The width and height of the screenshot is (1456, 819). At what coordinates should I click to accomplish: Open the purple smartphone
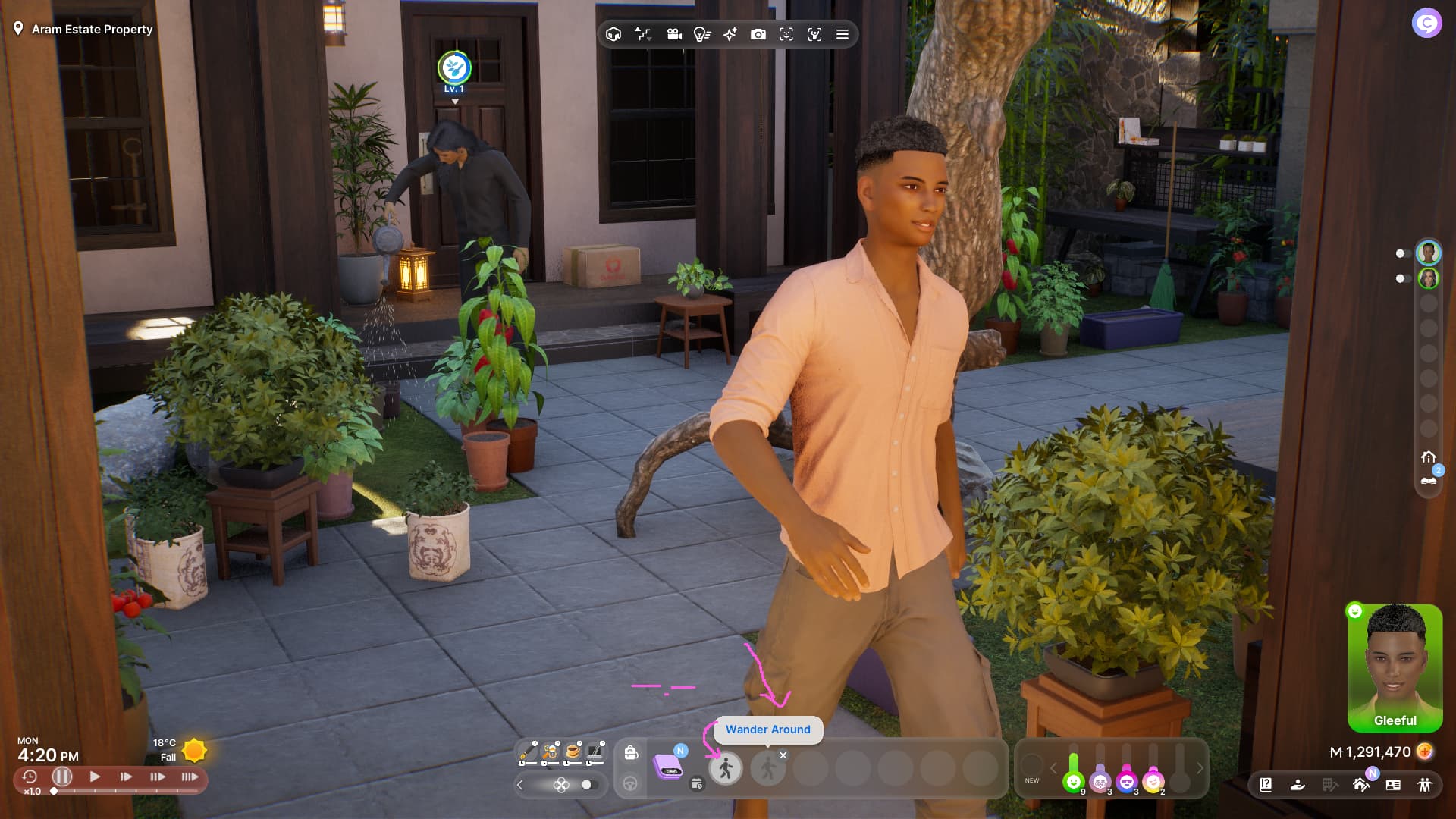click(x=667, y=767)
